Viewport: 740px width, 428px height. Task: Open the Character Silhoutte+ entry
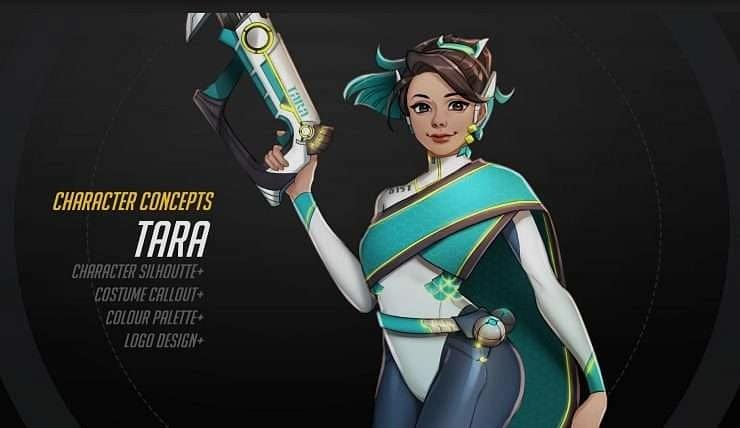138,271
